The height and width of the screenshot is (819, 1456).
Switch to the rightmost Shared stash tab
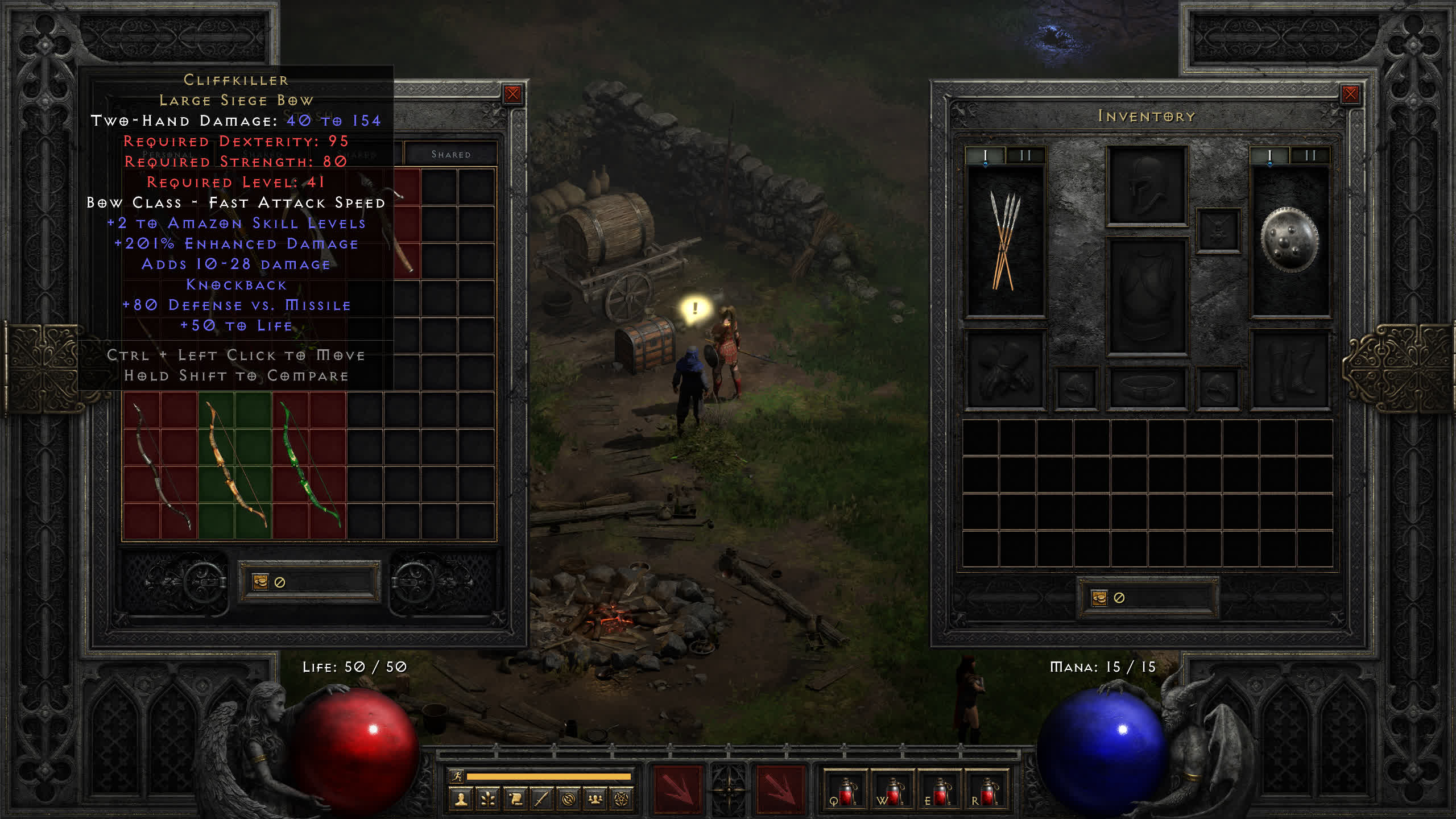click(450, 154)
